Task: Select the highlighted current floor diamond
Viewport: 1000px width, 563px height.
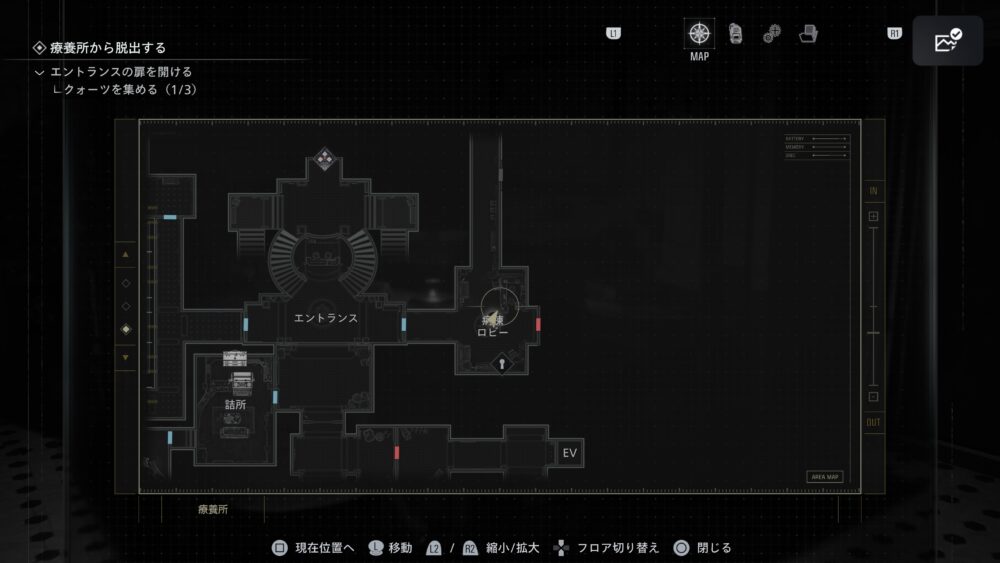Action: click(125, 330)
